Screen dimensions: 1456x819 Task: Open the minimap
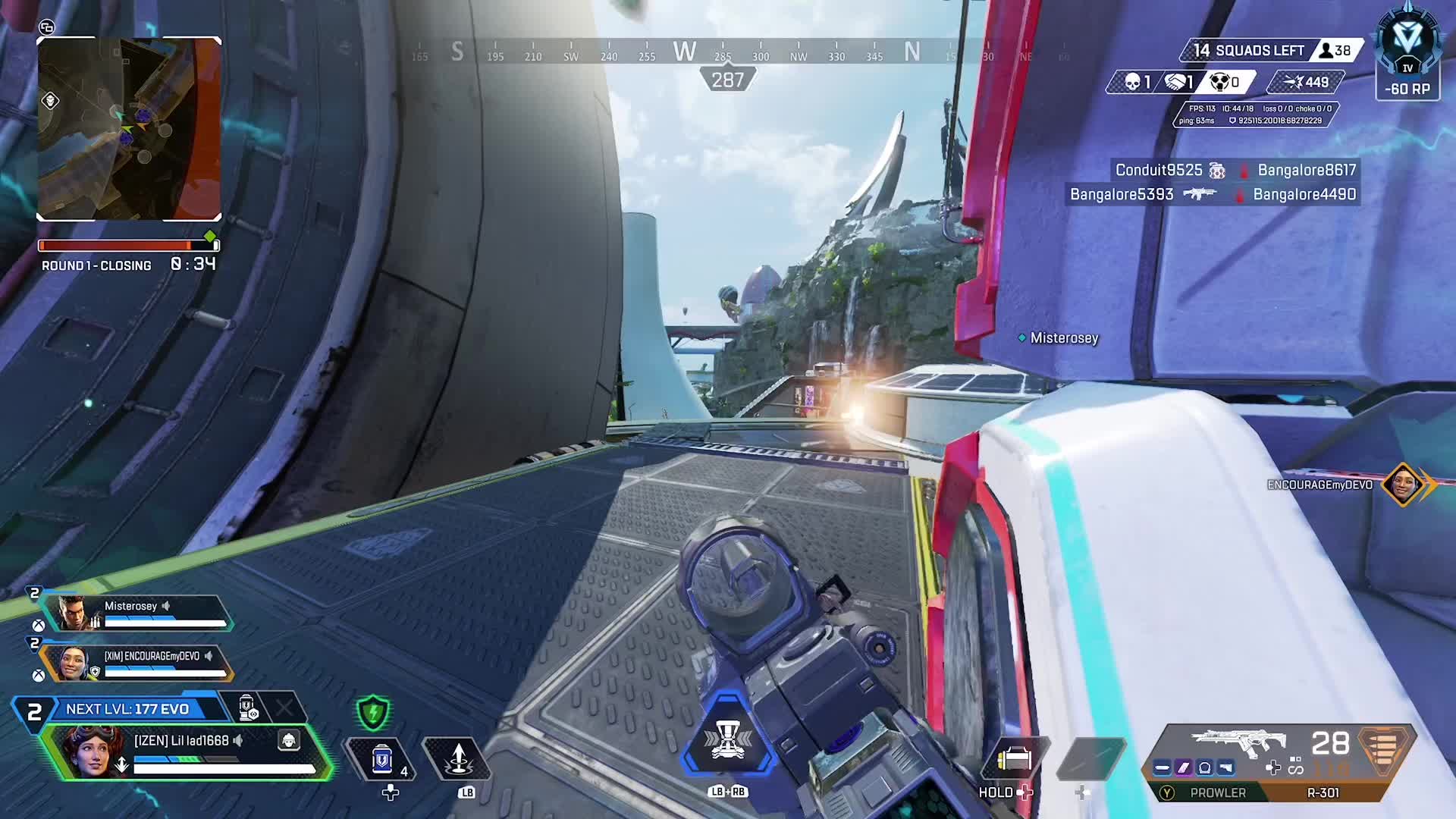click(129, 129)
